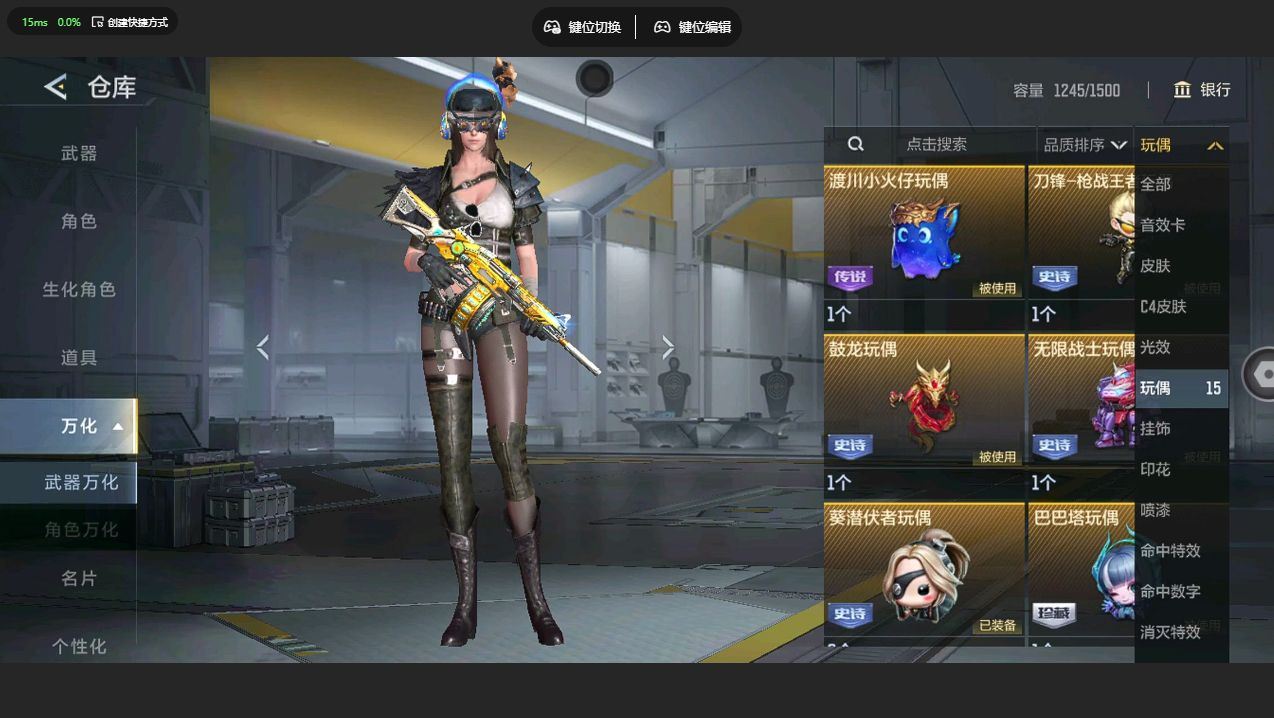This screenshot has width=1274, height=718.
Task: Choose the 角色万化 sub-tab
Action: coord(80,529)
